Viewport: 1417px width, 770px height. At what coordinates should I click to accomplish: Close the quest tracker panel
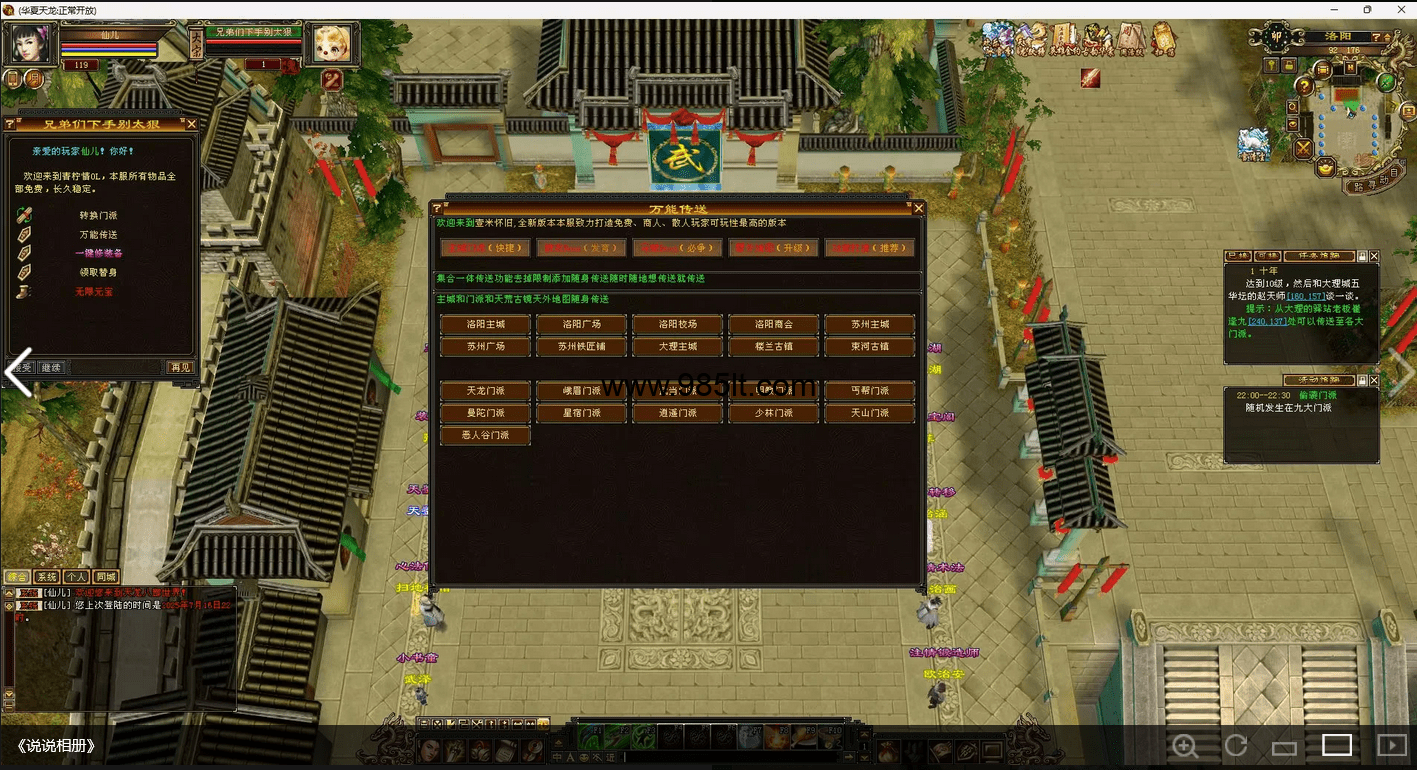pos(1373,257)
